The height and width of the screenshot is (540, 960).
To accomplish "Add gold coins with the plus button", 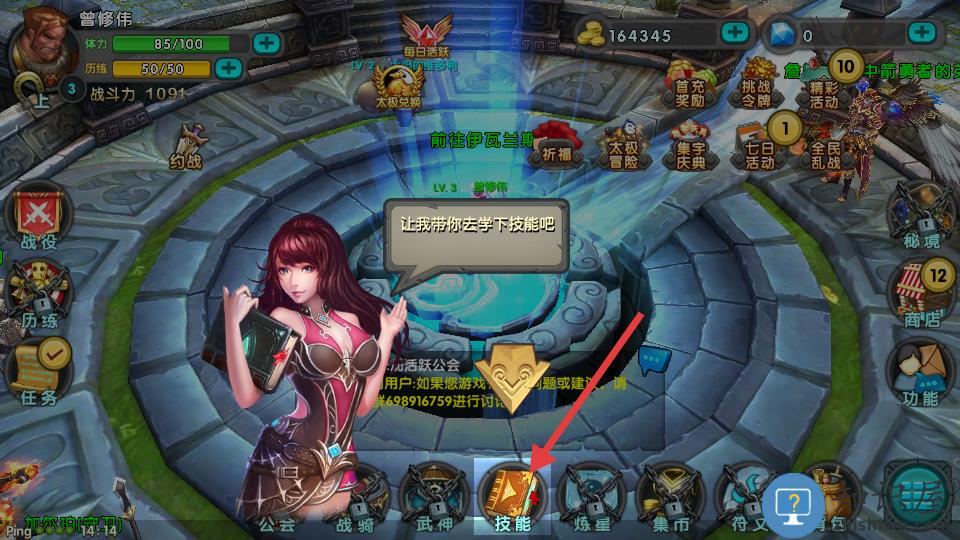I will pyautogui.click(x=735, y=32).
